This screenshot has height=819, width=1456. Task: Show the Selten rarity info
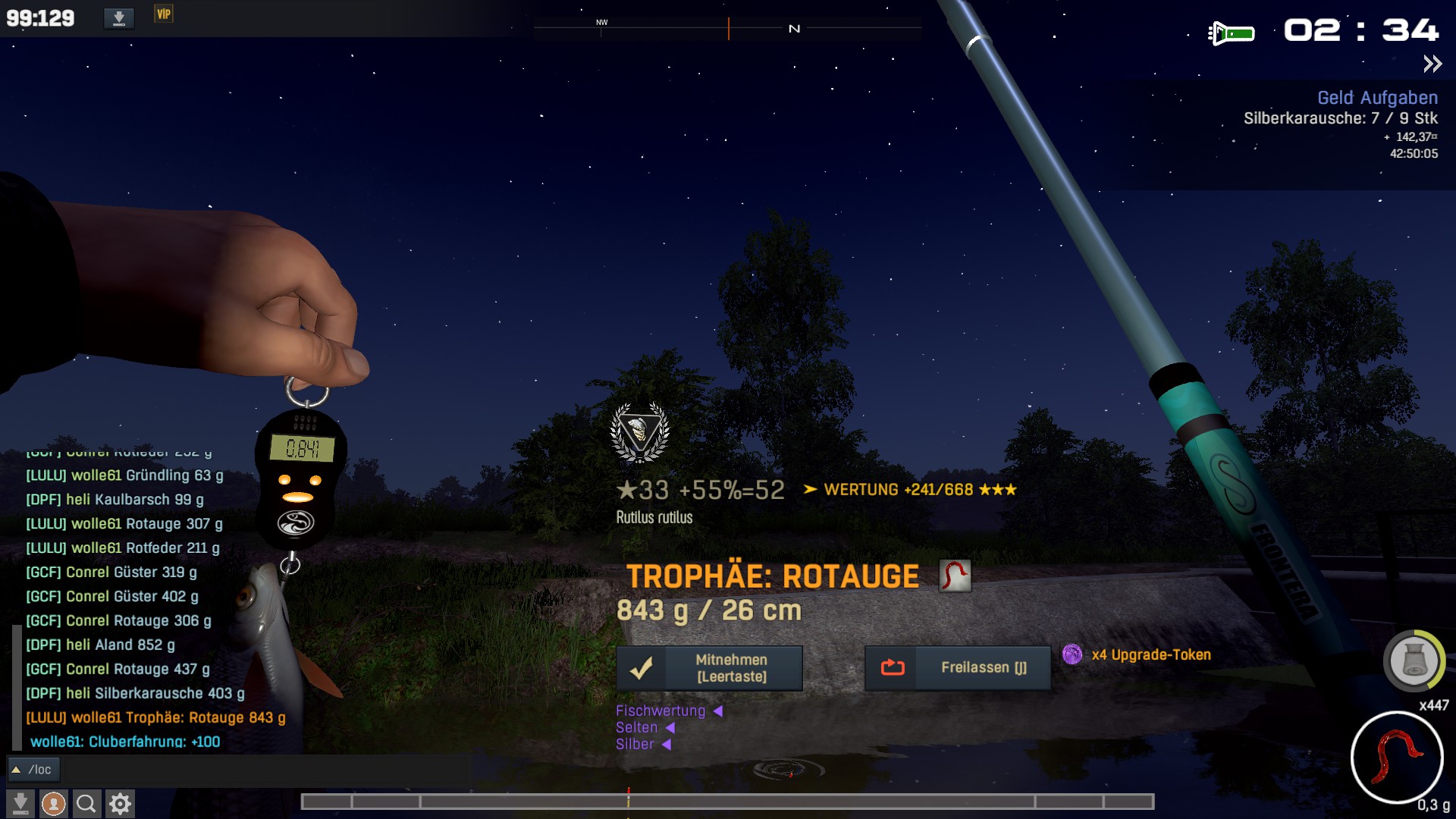pyautogui.click(x=637, y=727)
